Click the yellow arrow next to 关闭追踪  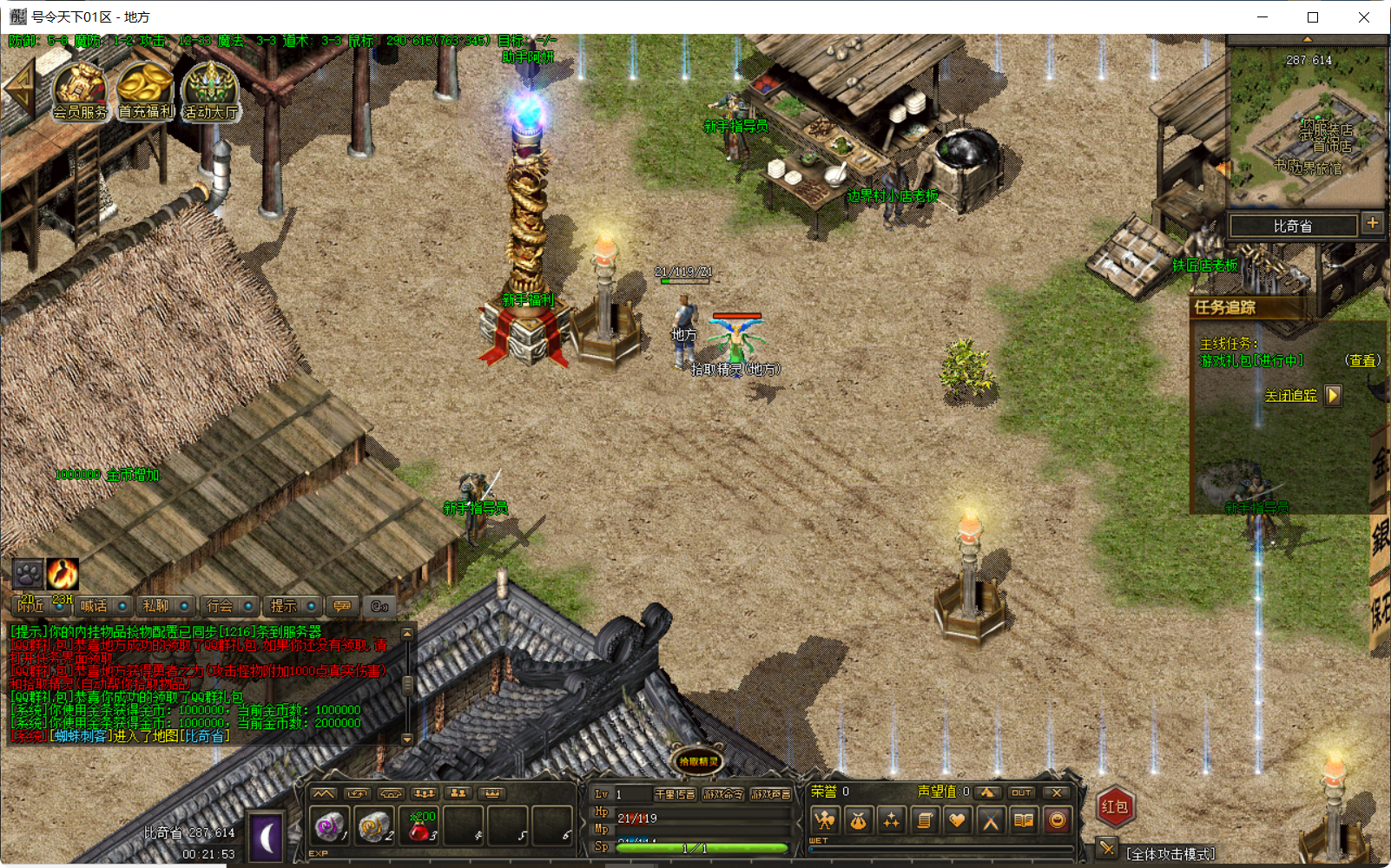click(1335, 395)
